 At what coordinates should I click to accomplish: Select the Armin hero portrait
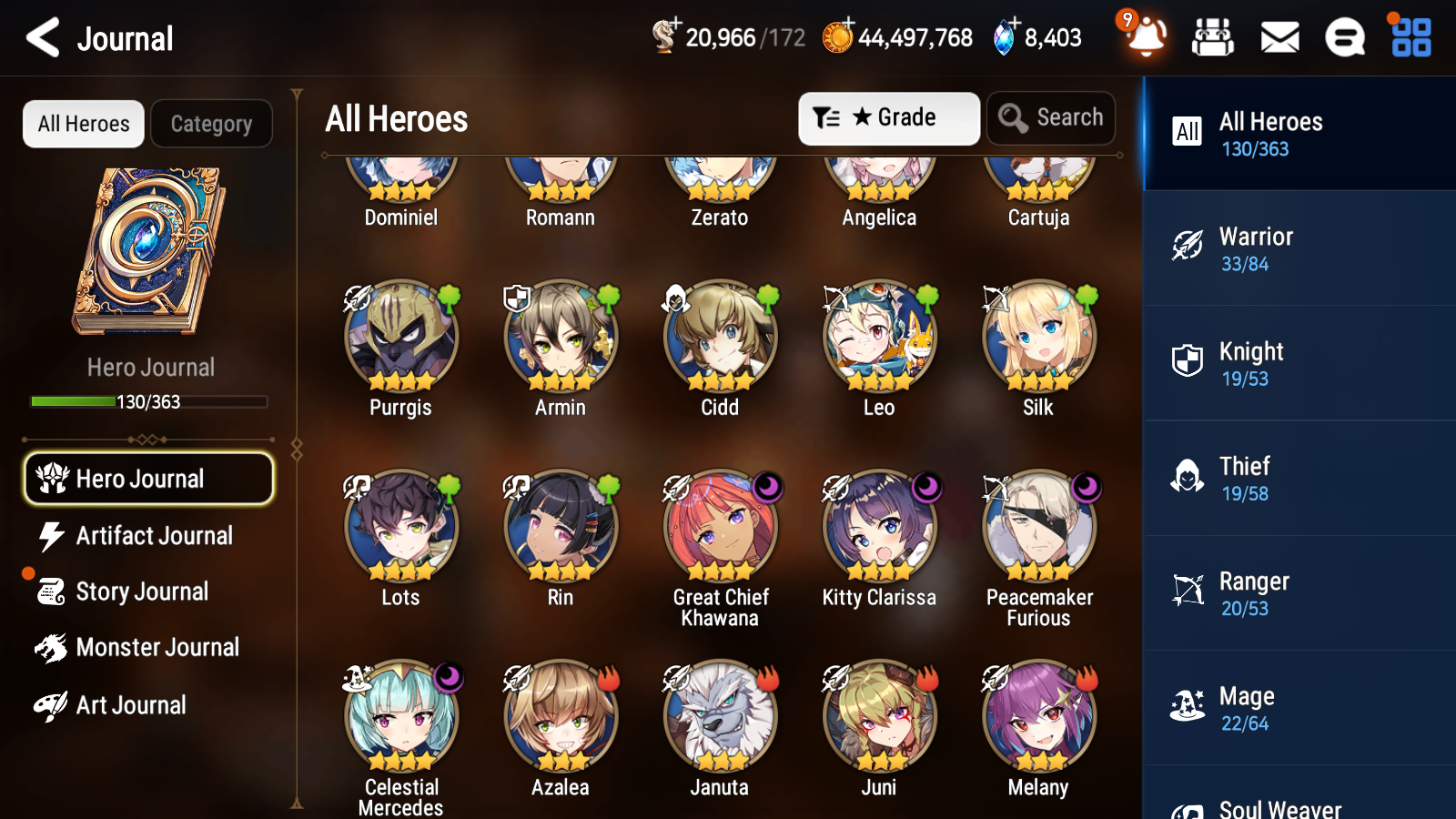click(x=560, y=337)
